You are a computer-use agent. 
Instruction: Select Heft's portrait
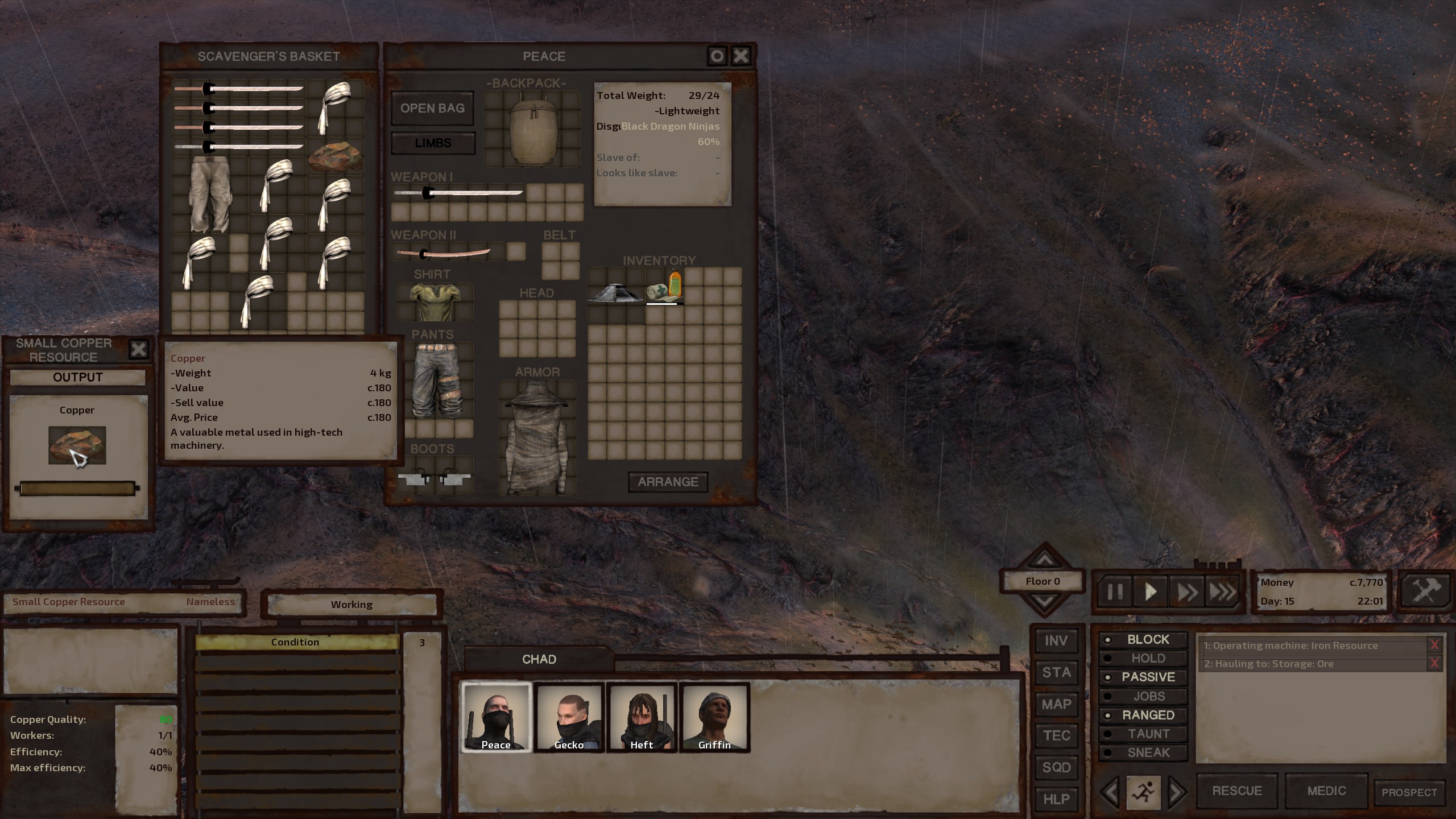[642, 717]
